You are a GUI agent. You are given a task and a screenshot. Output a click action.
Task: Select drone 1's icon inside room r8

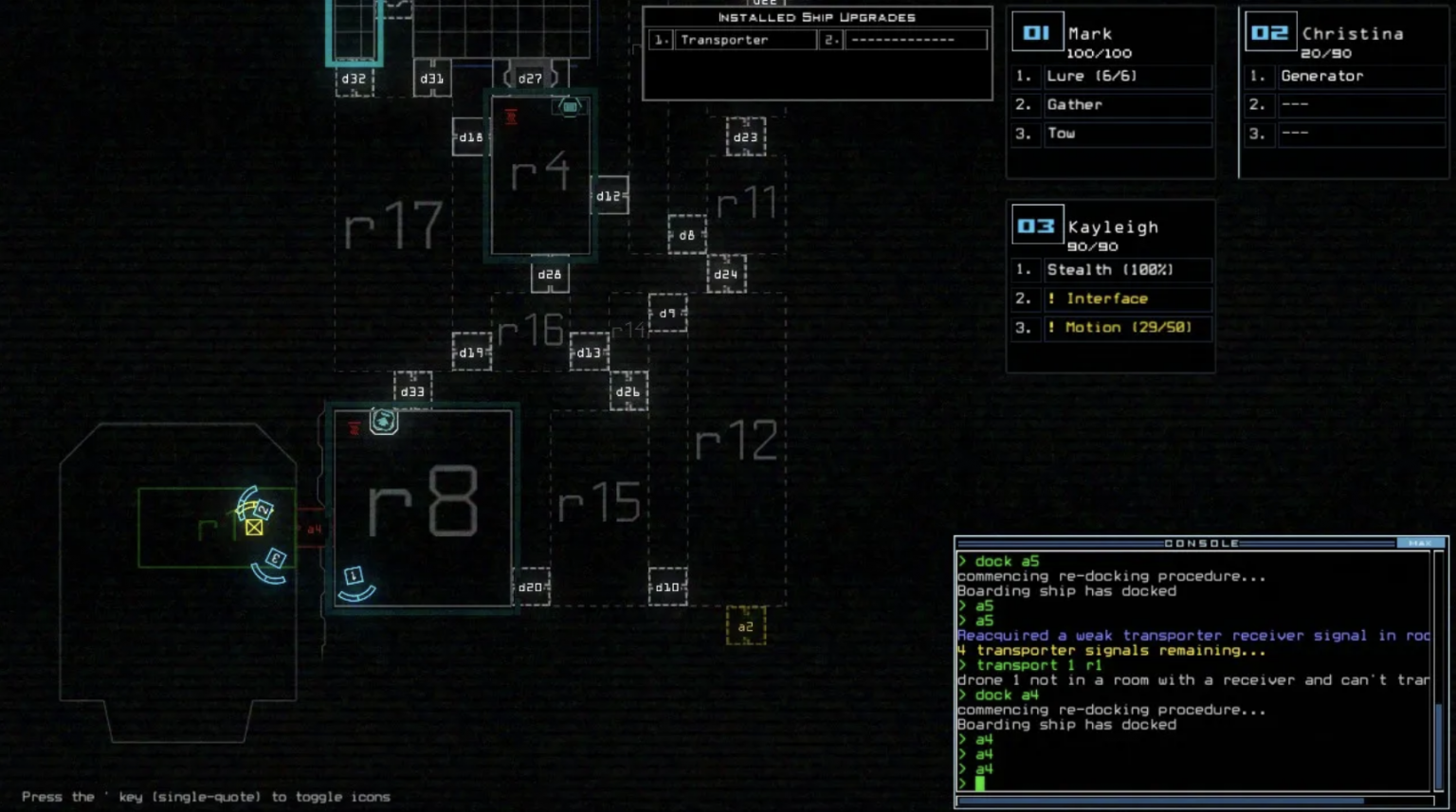[x=353, y=576]
